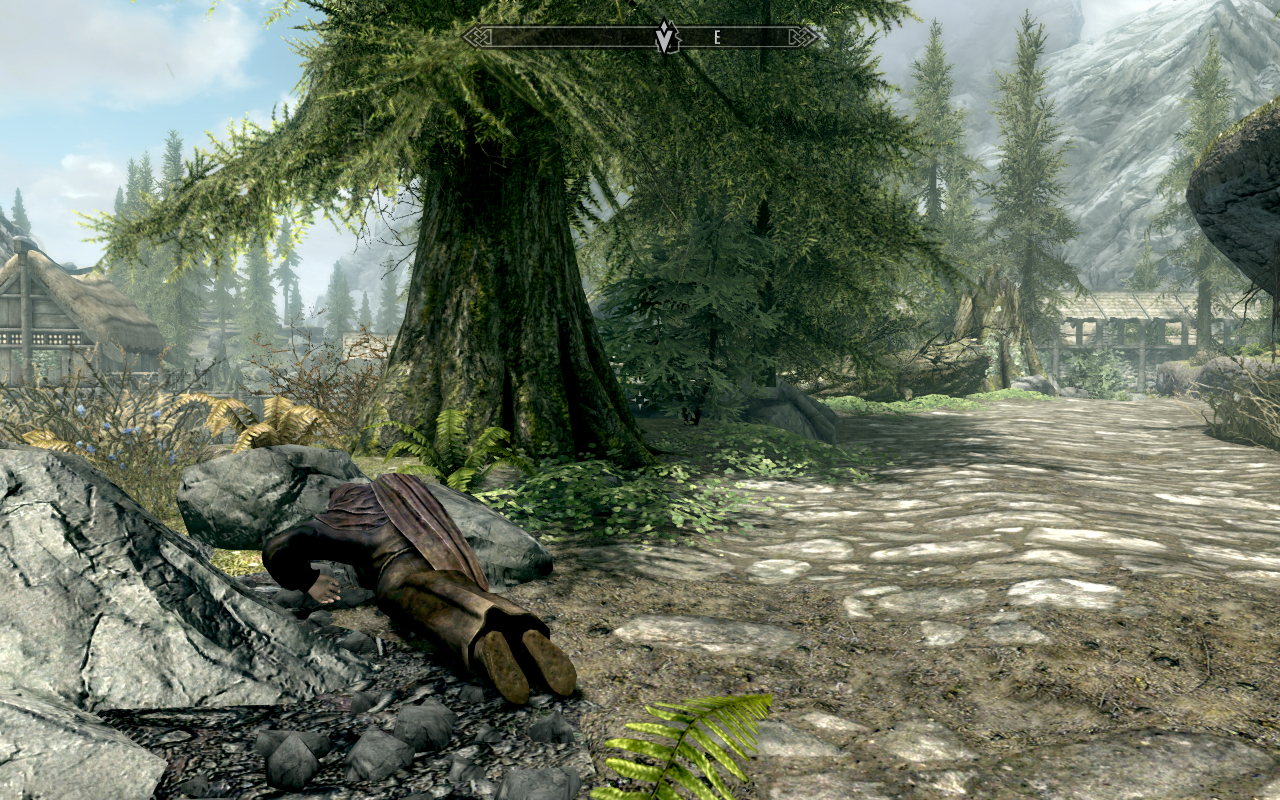Viewport: 1280px width, 800px height.
Task: Click the right decorative end of the compass bar
Action: [803, 37]
